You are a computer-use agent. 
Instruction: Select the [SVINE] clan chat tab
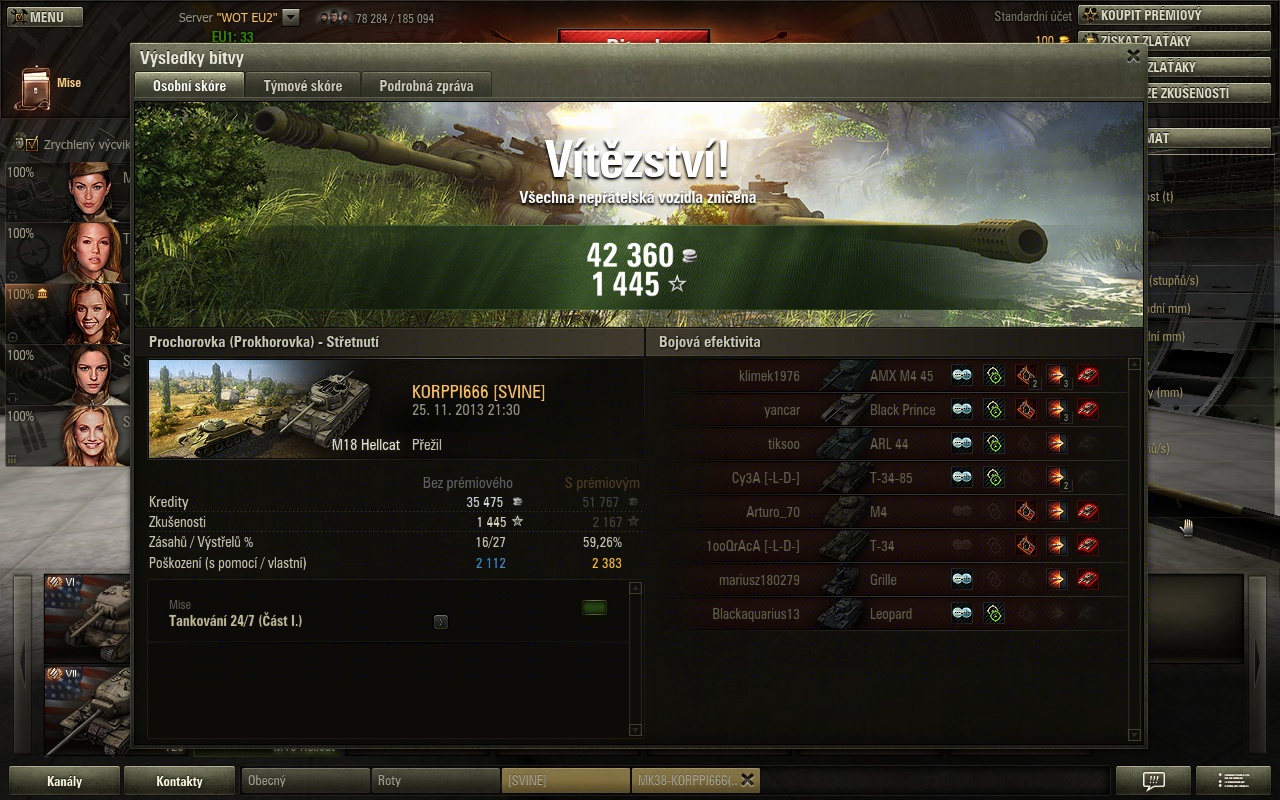(x=564, y=781)
